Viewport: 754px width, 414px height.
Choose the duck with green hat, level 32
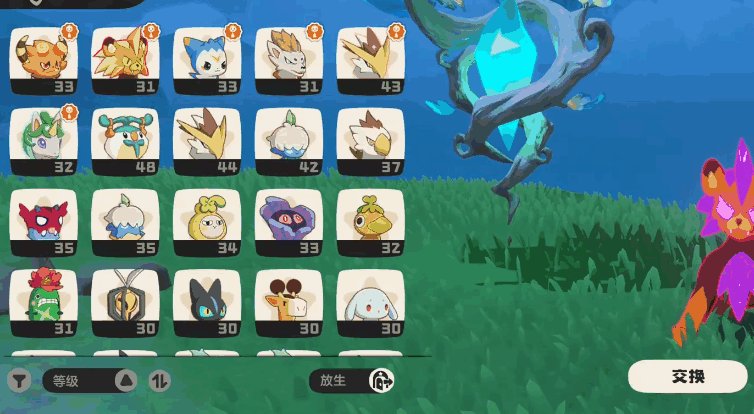[370, 222]
